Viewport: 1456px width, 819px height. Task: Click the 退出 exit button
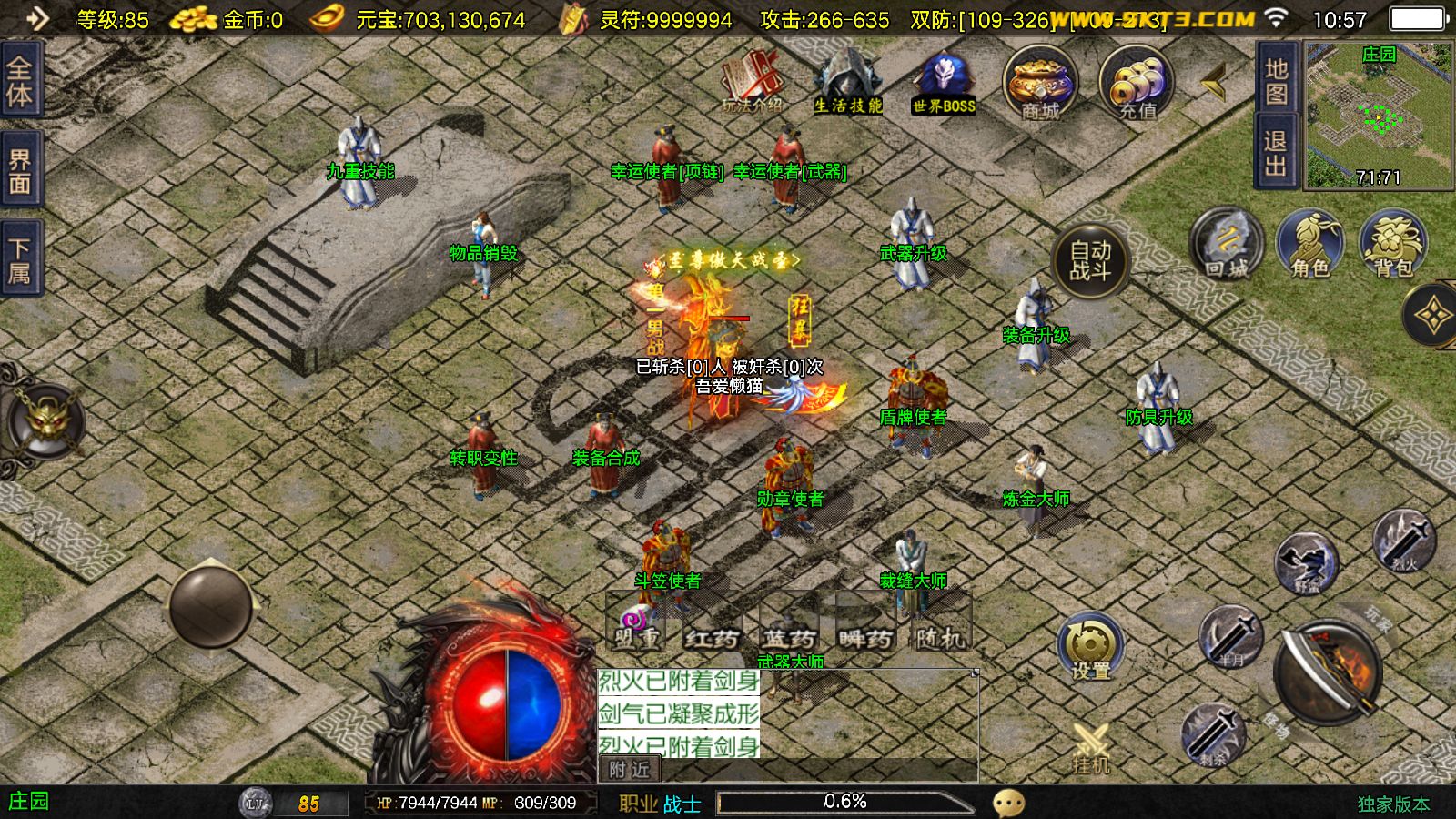[1276, 152]
